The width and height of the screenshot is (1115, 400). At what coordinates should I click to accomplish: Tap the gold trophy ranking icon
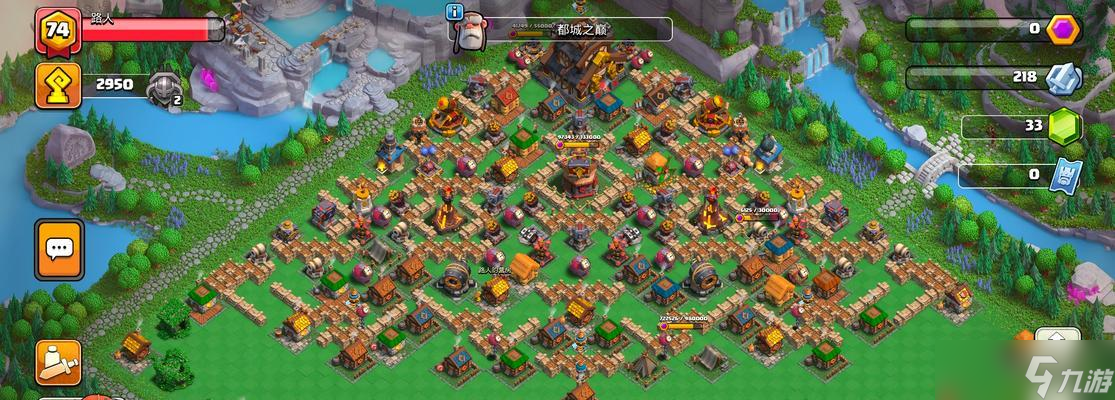(58, 86)
